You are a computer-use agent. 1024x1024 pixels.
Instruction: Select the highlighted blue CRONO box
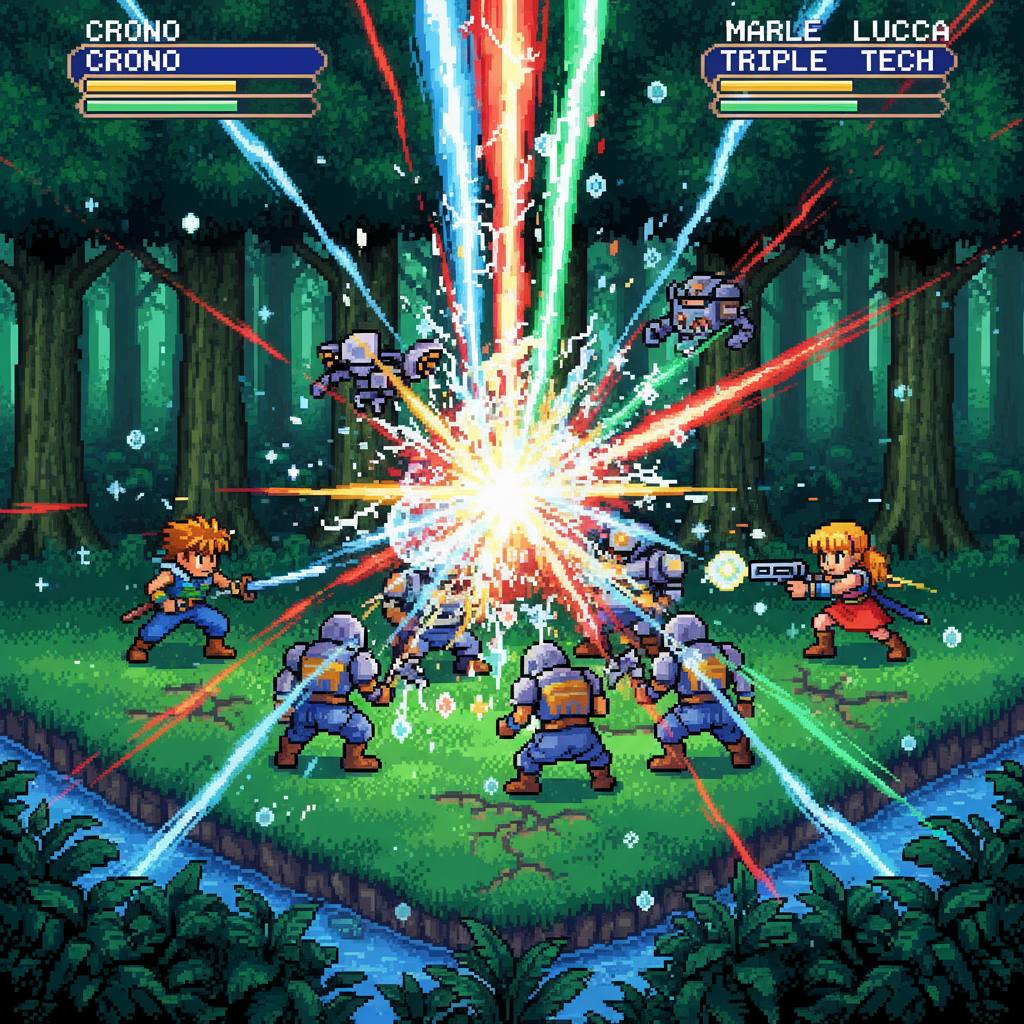(x=197, y=61)
